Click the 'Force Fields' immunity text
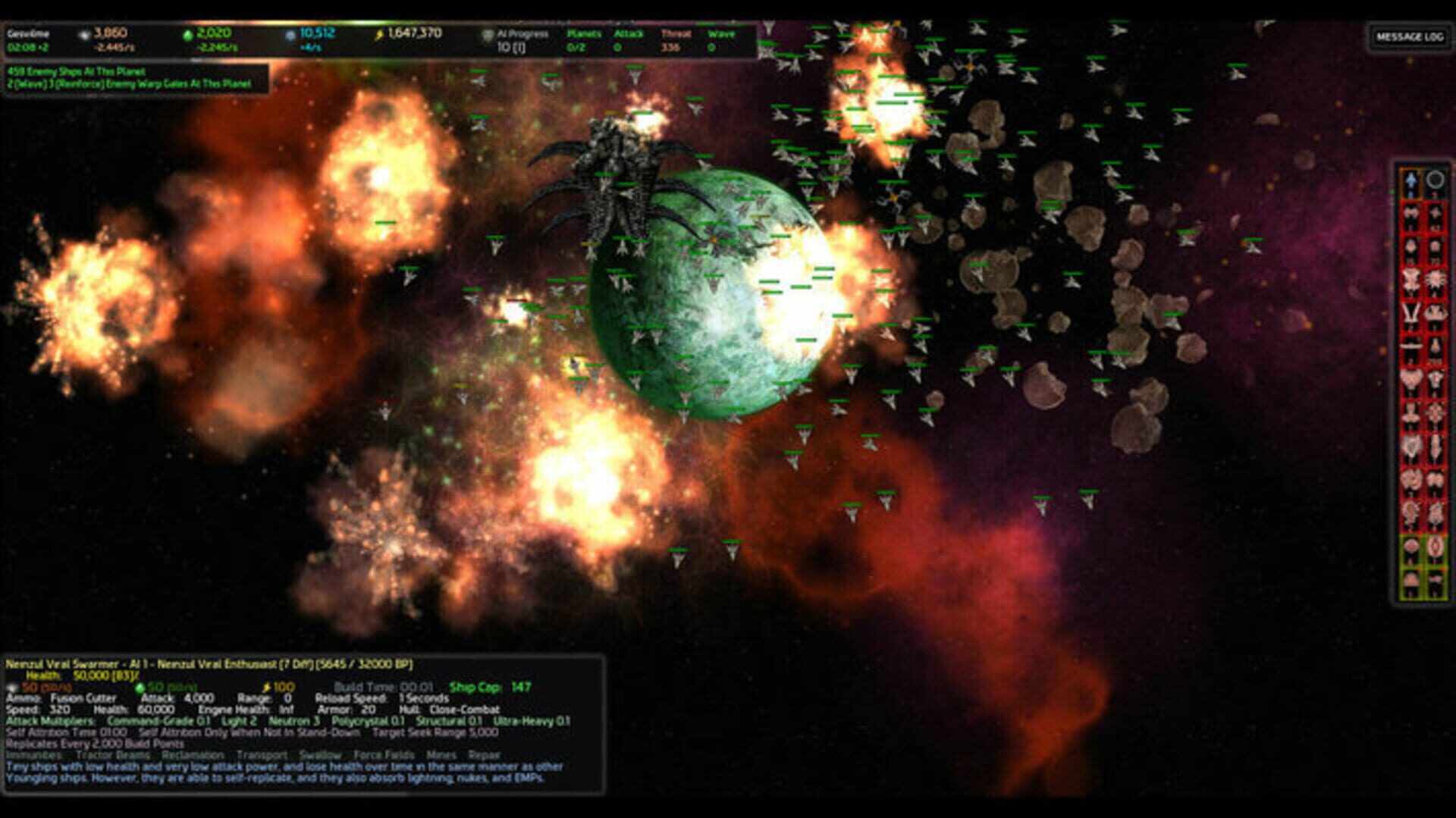This screenshot has height=818, width=1456. click(382, 754)
